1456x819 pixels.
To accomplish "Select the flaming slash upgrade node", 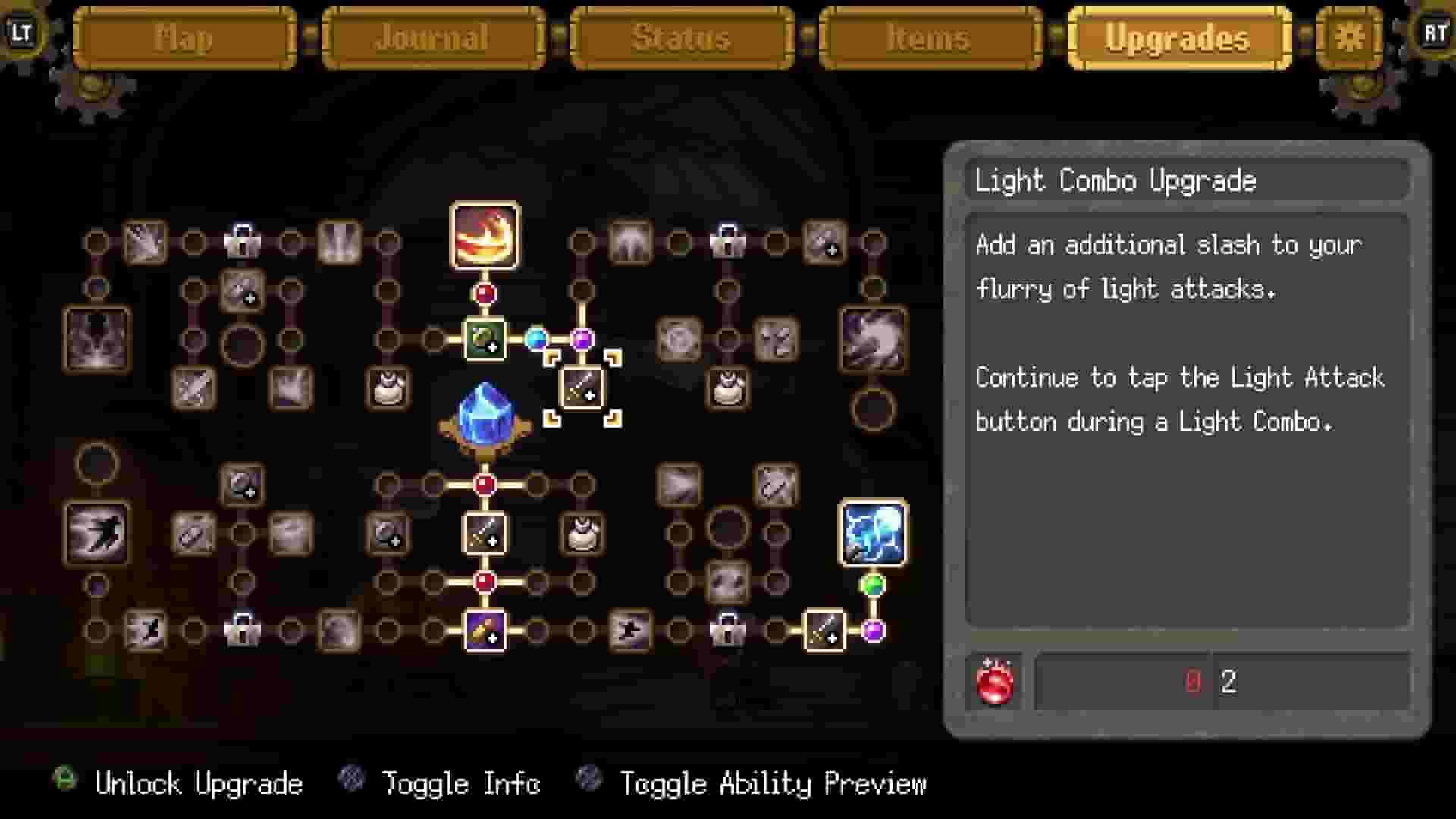I will pyautogui.click(x=485, y=235).
